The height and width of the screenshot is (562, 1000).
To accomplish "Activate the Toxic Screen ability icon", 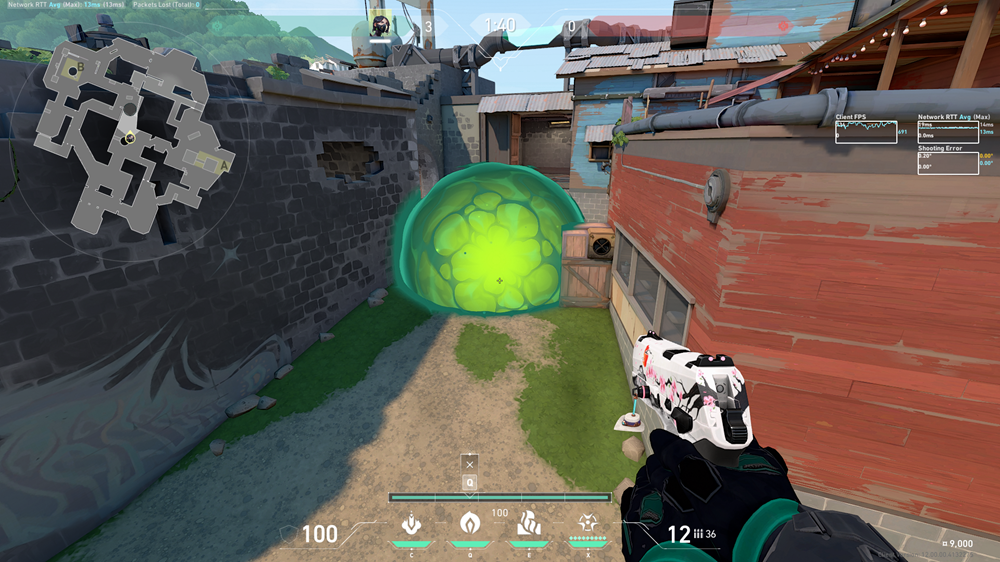I will (x=528, y=523).
